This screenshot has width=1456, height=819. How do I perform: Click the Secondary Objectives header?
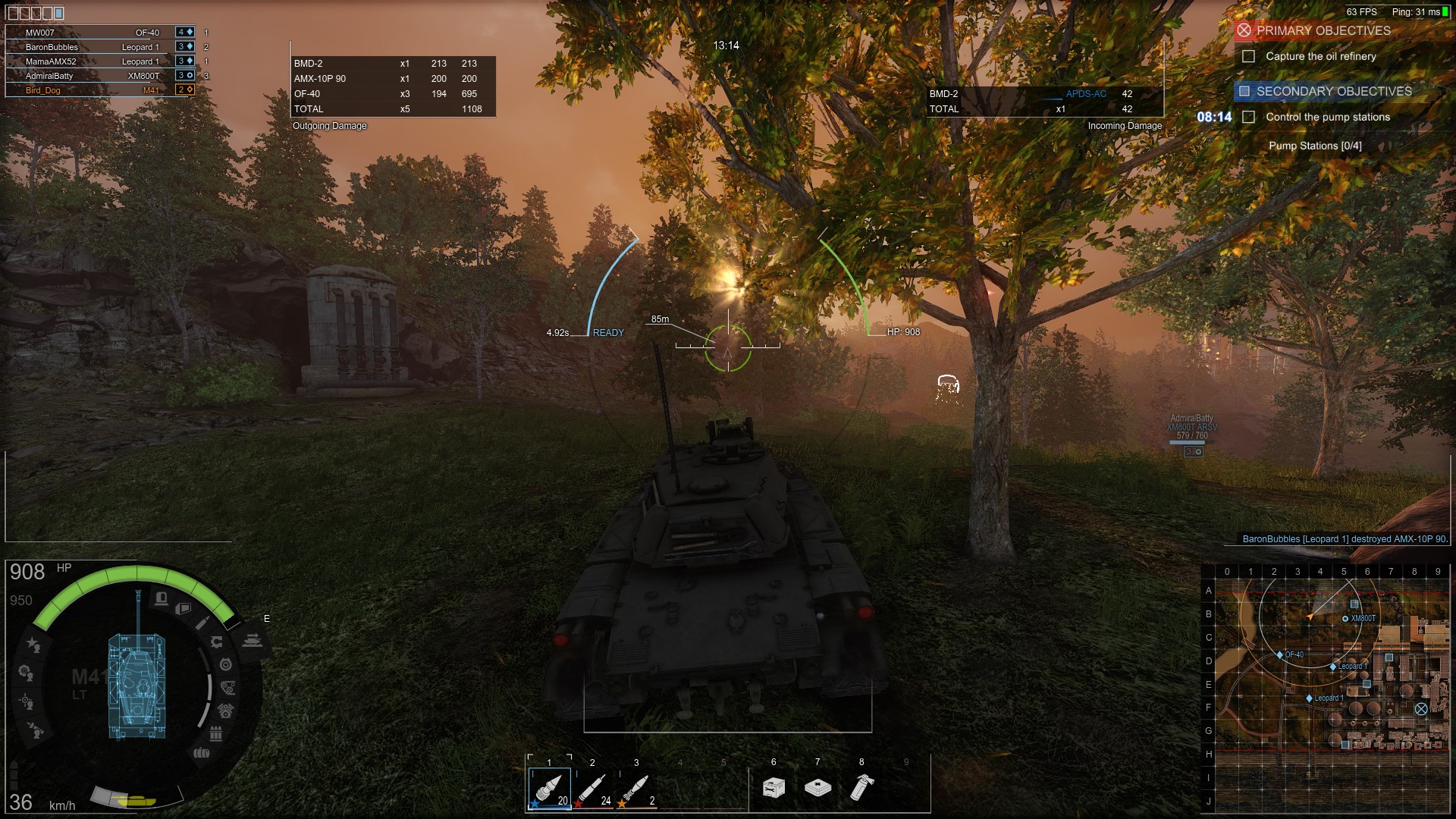point(1333,92)
